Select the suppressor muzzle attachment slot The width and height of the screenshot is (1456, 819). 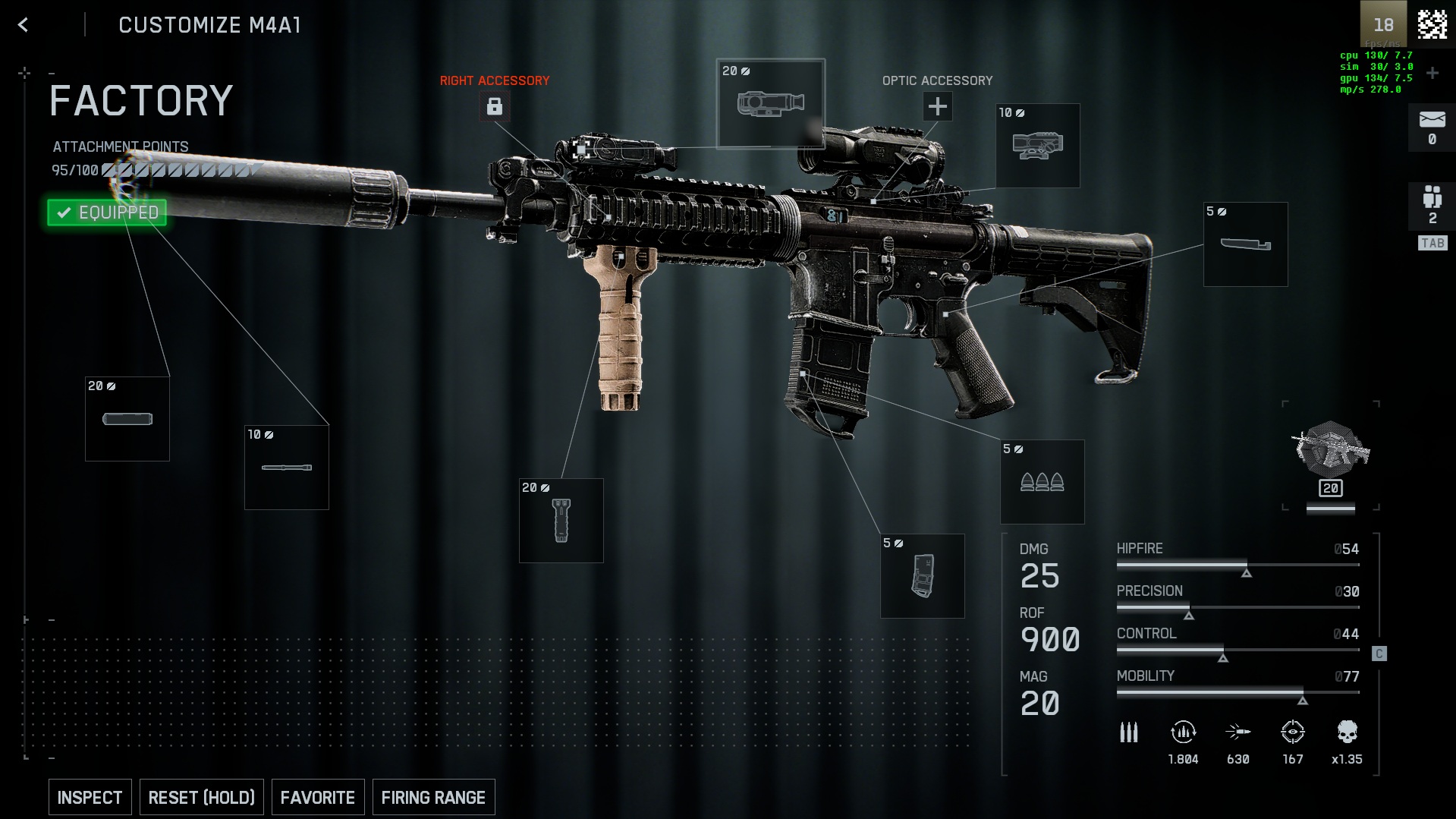[127, 419]
